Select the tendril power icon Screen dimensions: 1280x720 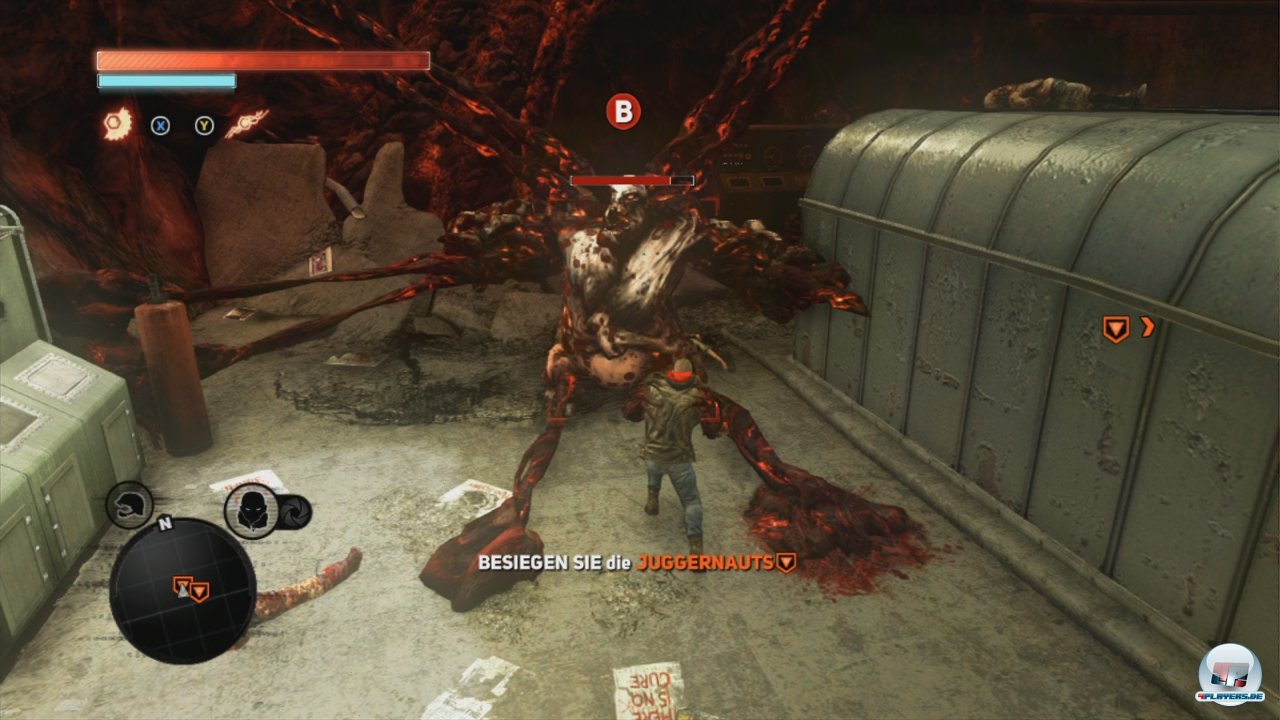[x=246, y=124]
